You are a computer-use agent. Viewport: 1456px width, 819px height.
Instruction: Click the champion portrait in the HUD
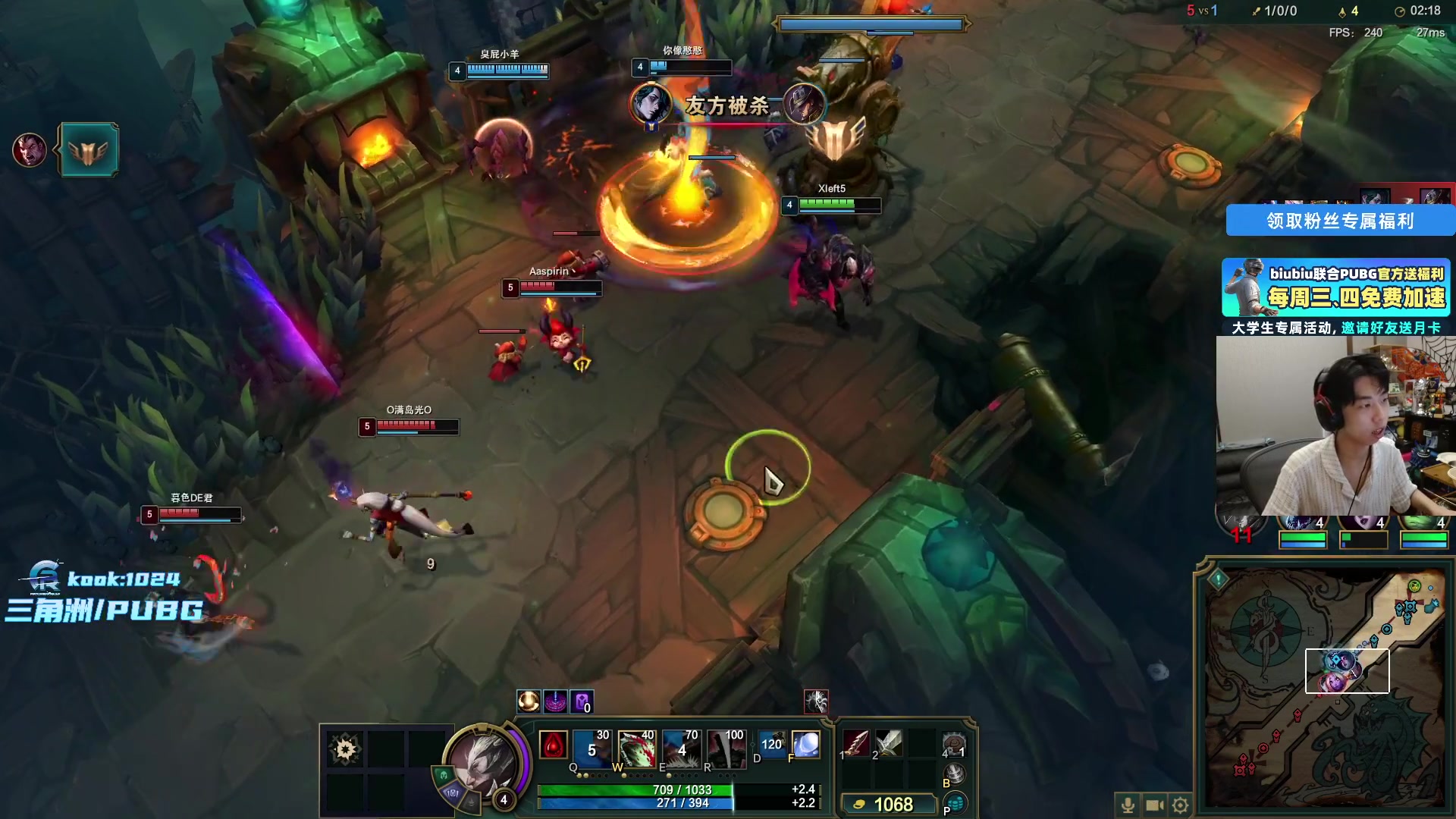coord(482,762)
